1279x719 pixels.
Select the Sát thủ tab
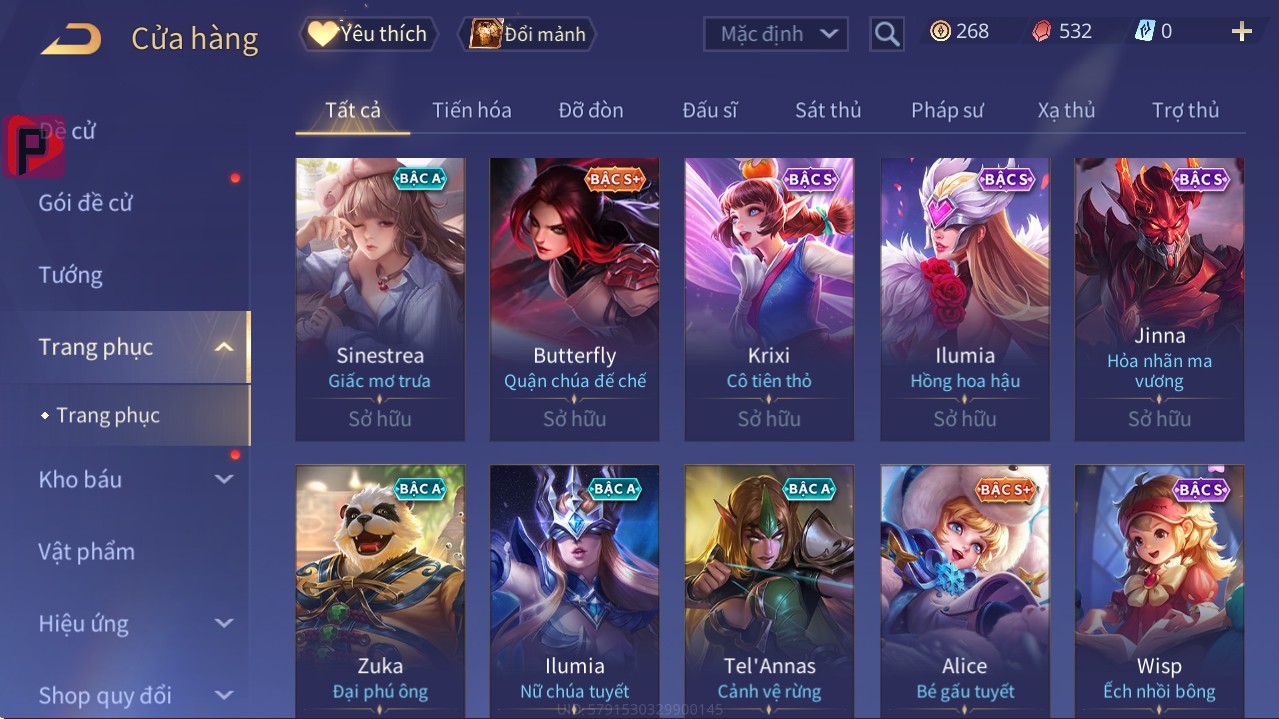(x=828, y=110)
